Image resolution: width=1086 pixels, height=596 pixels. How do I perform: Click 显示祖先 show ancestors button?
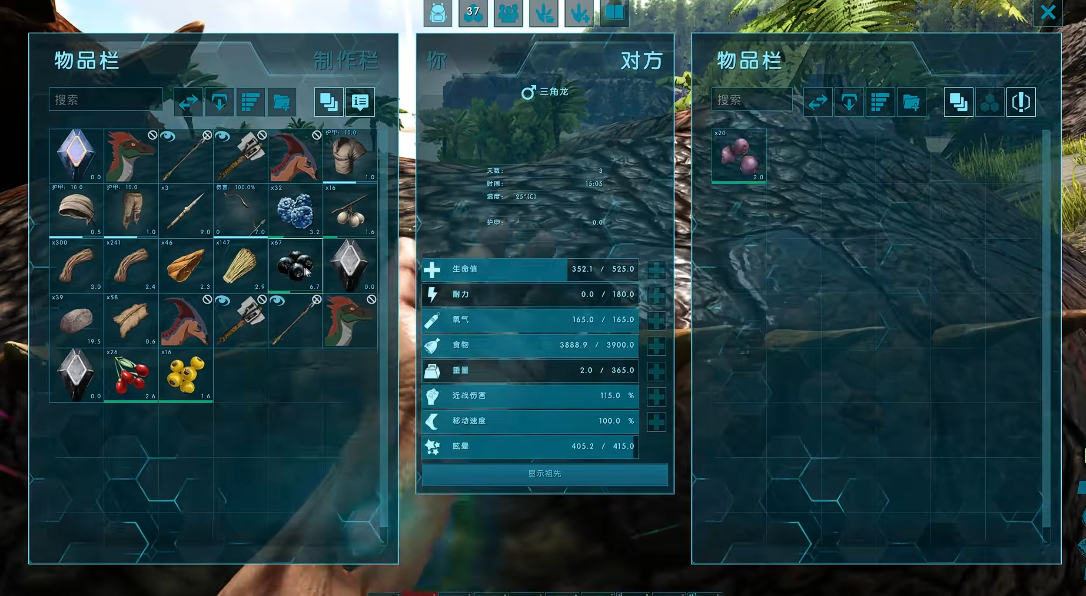tap(545, 474)
